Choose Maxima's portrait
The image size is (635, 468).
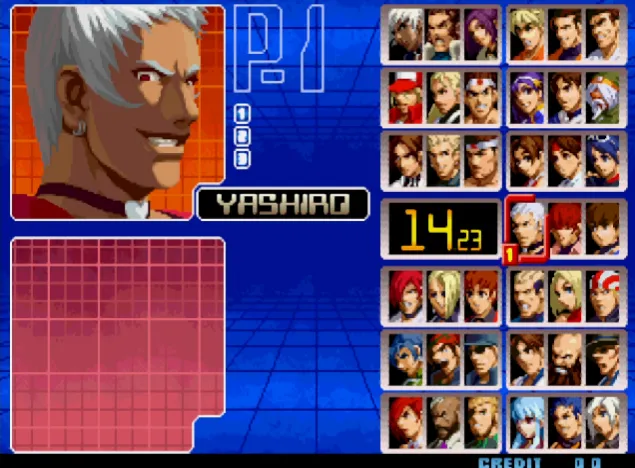(x=443, y=35)
